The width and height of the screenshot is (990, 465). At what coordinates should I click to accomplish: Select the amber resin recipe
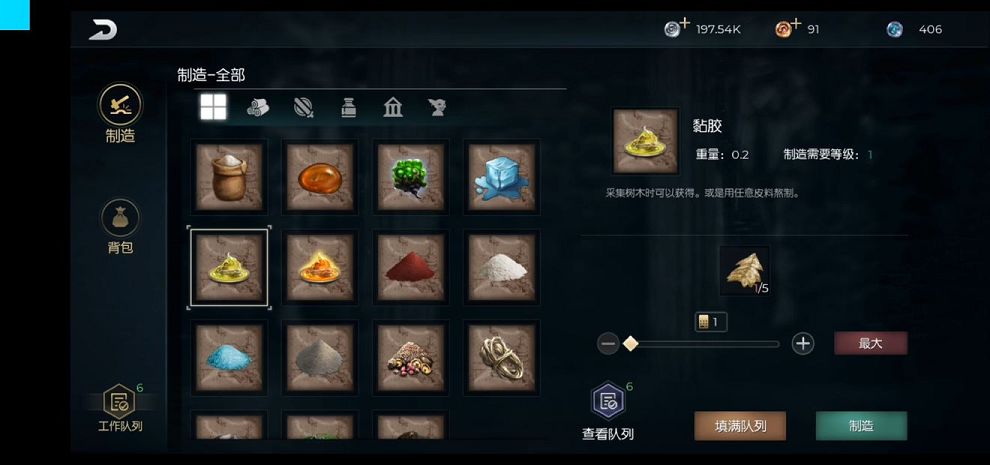click(x=319, y=176)
